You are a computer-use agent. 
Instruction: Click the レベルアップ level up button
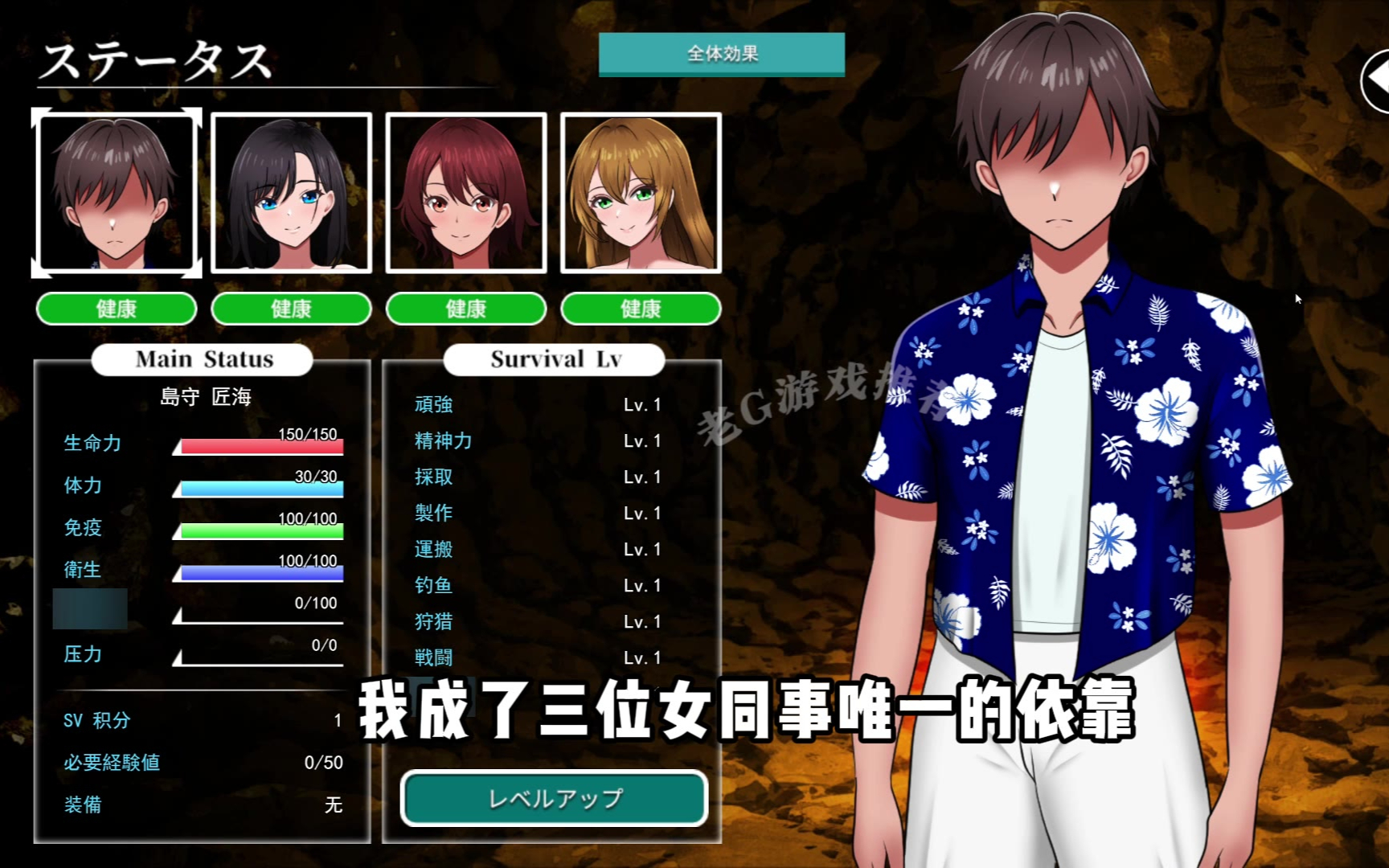[x=554, y=798]
